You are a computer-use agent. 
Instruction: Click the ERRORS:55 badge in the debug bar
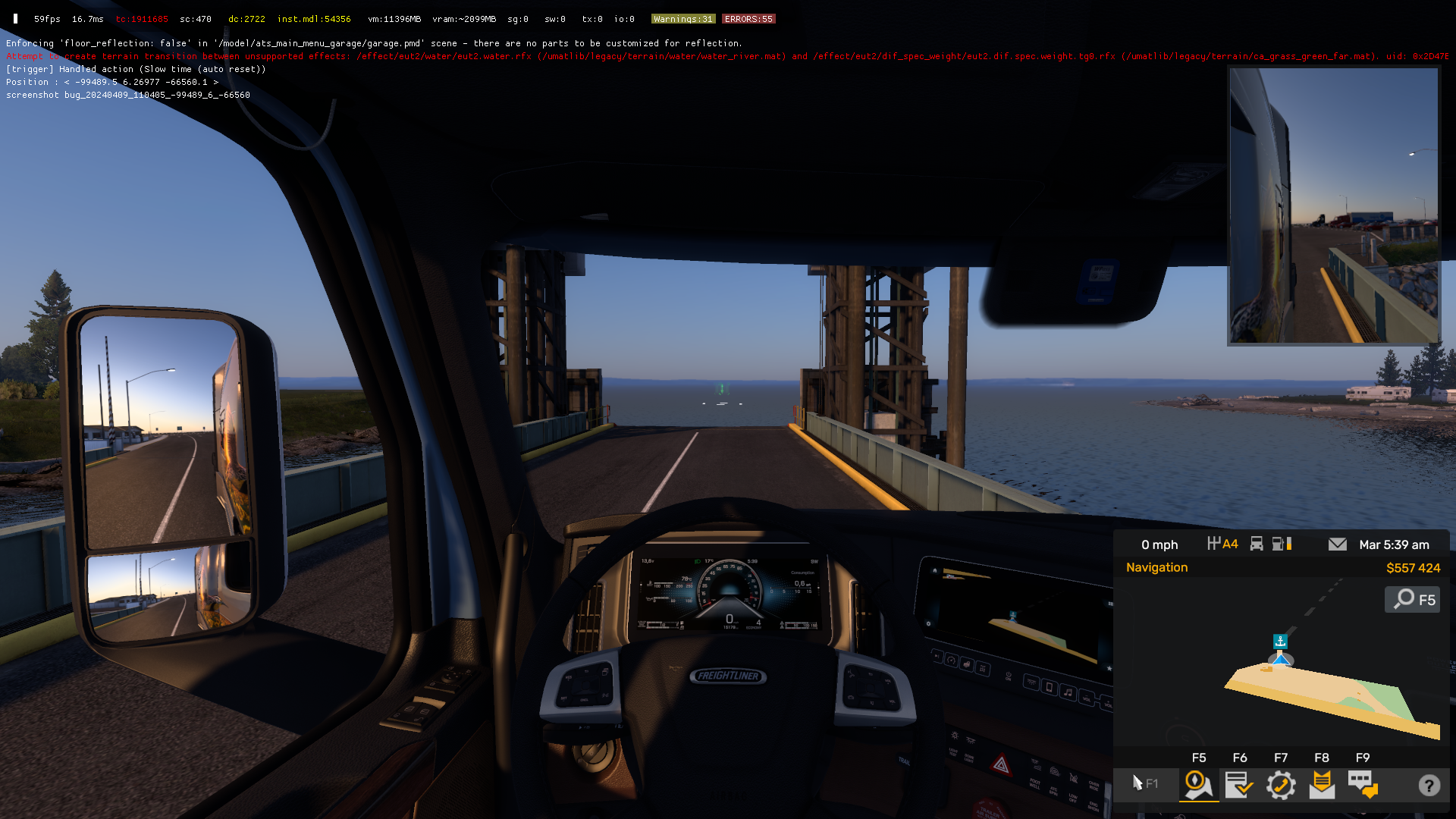(748, 18)
